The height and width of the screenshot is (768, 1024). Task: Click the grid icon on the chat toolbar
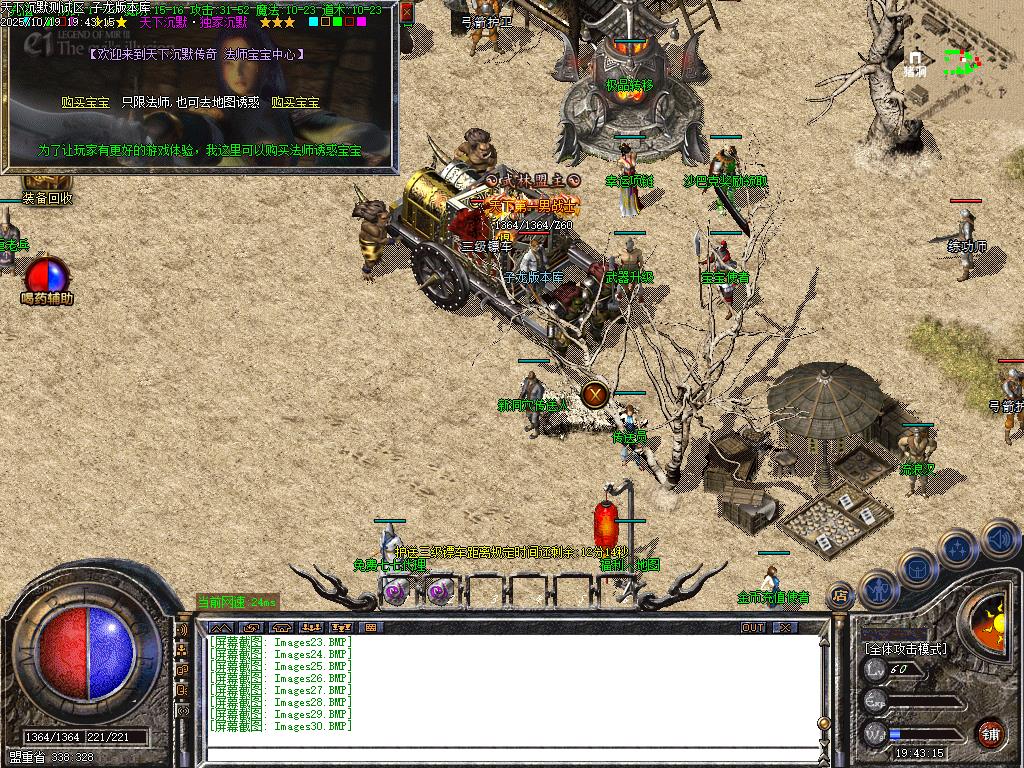point(371,627)
